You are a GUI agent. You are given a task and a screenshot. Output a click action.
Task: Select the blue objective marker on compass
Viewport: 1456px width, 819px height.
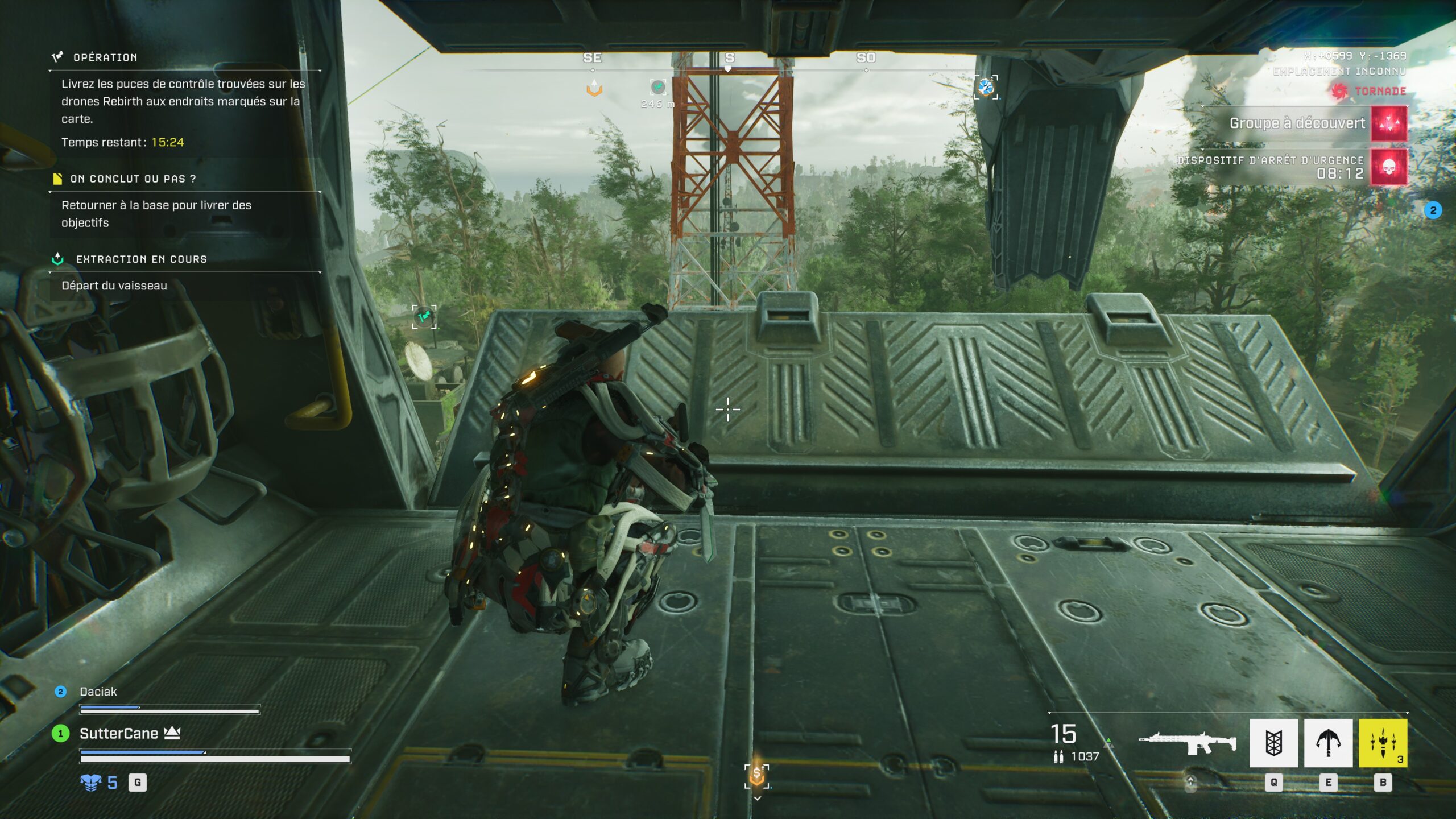pos(986,88)
